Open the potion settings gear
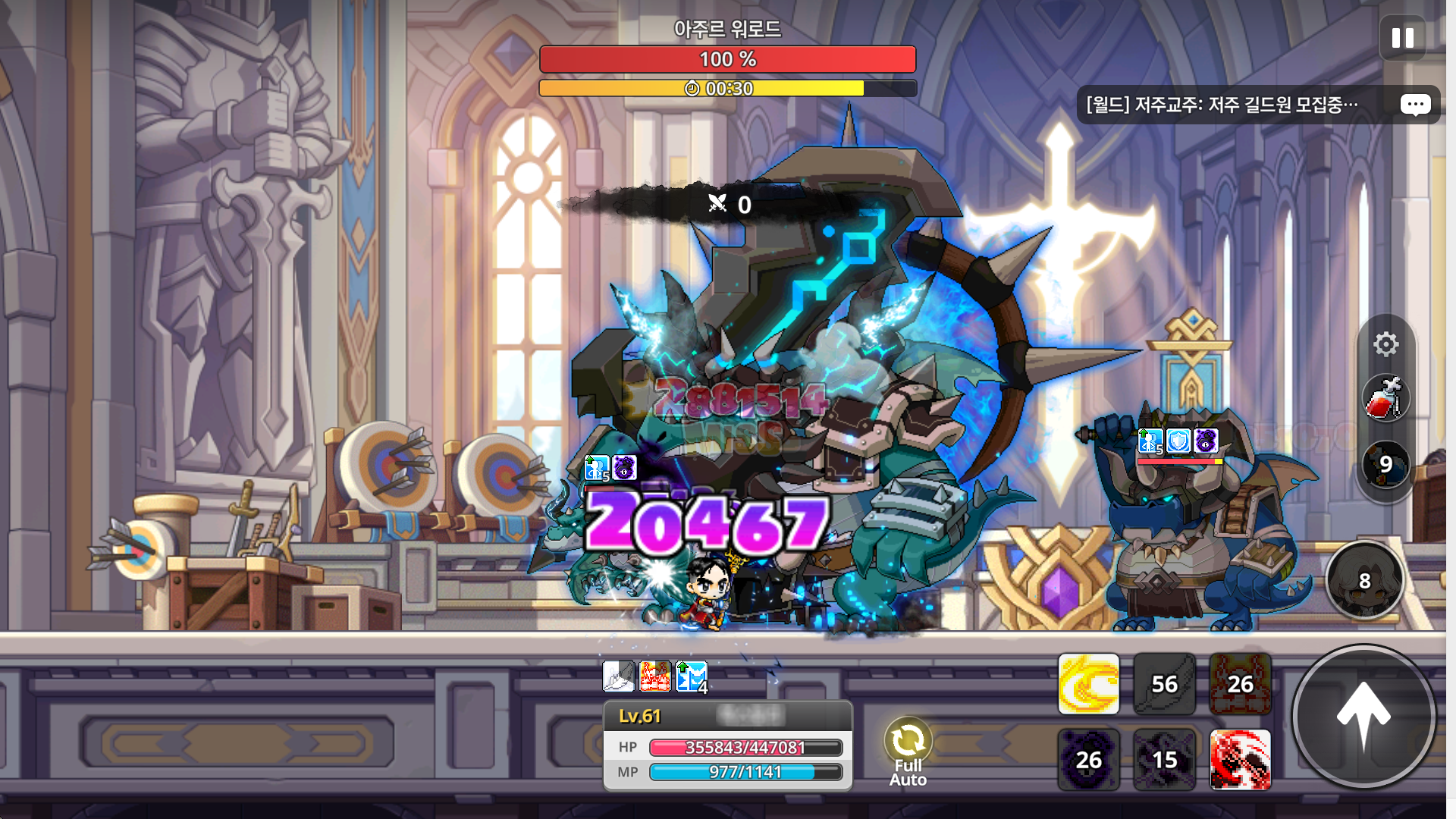Viewport: 1456px width, 819px height. pyautogui.click(x=1385, y=344)
